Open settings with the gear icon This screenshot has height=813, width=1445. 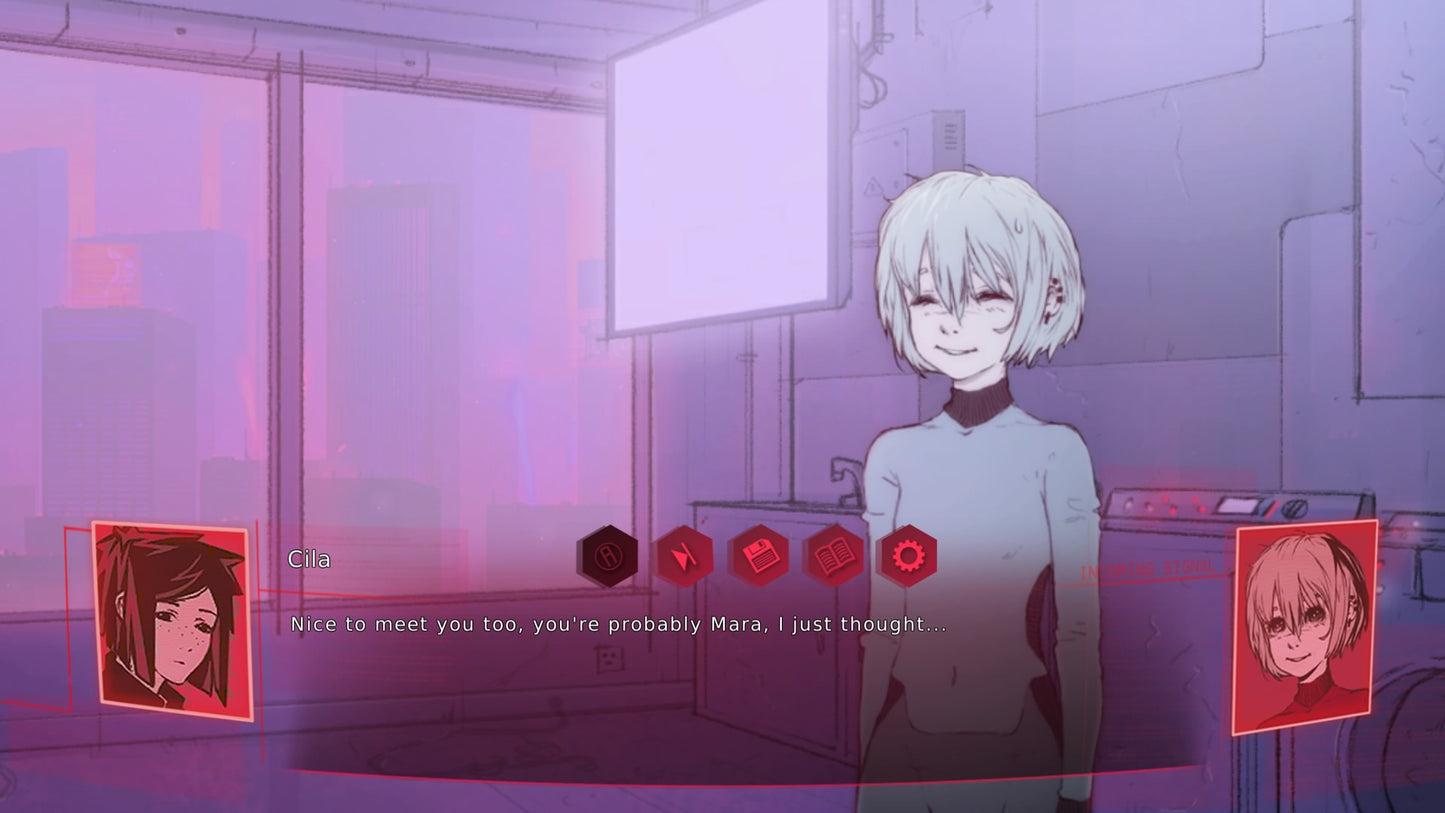tap(907, 556)
